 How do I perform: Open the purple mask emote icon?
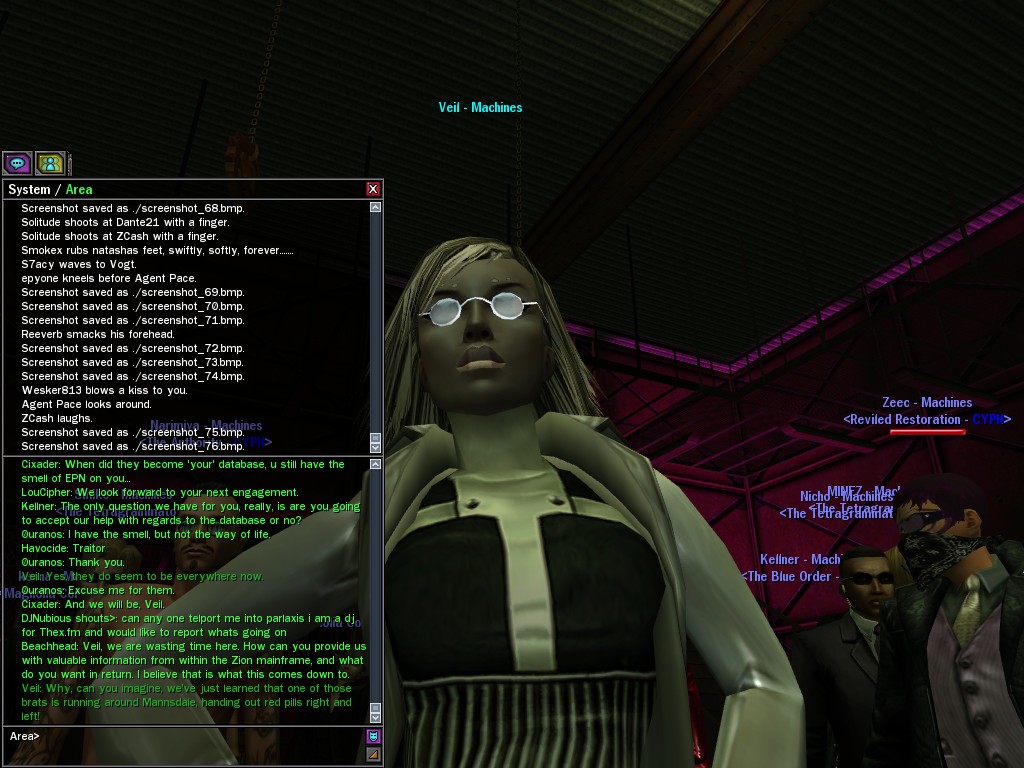pyautogui.click(x=373, y=737)
